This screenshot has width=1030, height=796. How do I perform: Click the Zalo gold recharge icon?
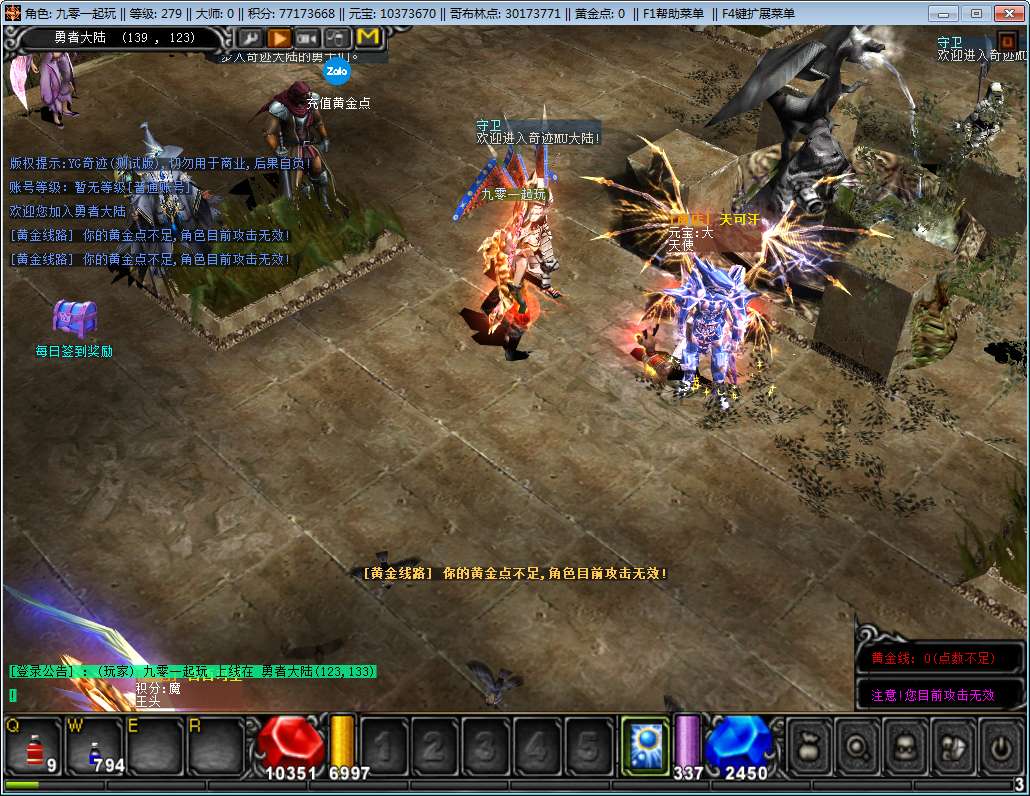click(336, 72)
